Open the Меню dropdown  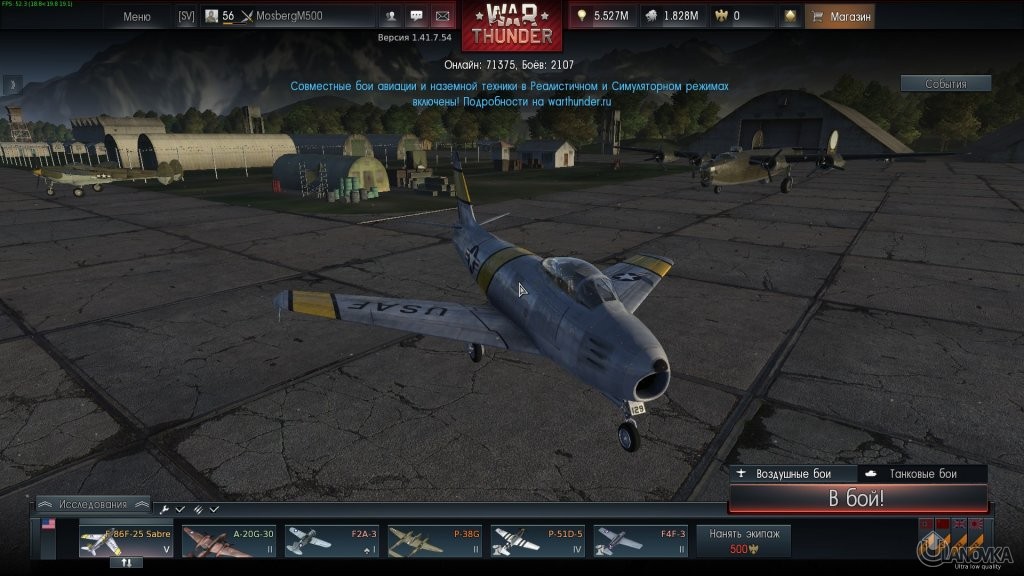[137, 16]
